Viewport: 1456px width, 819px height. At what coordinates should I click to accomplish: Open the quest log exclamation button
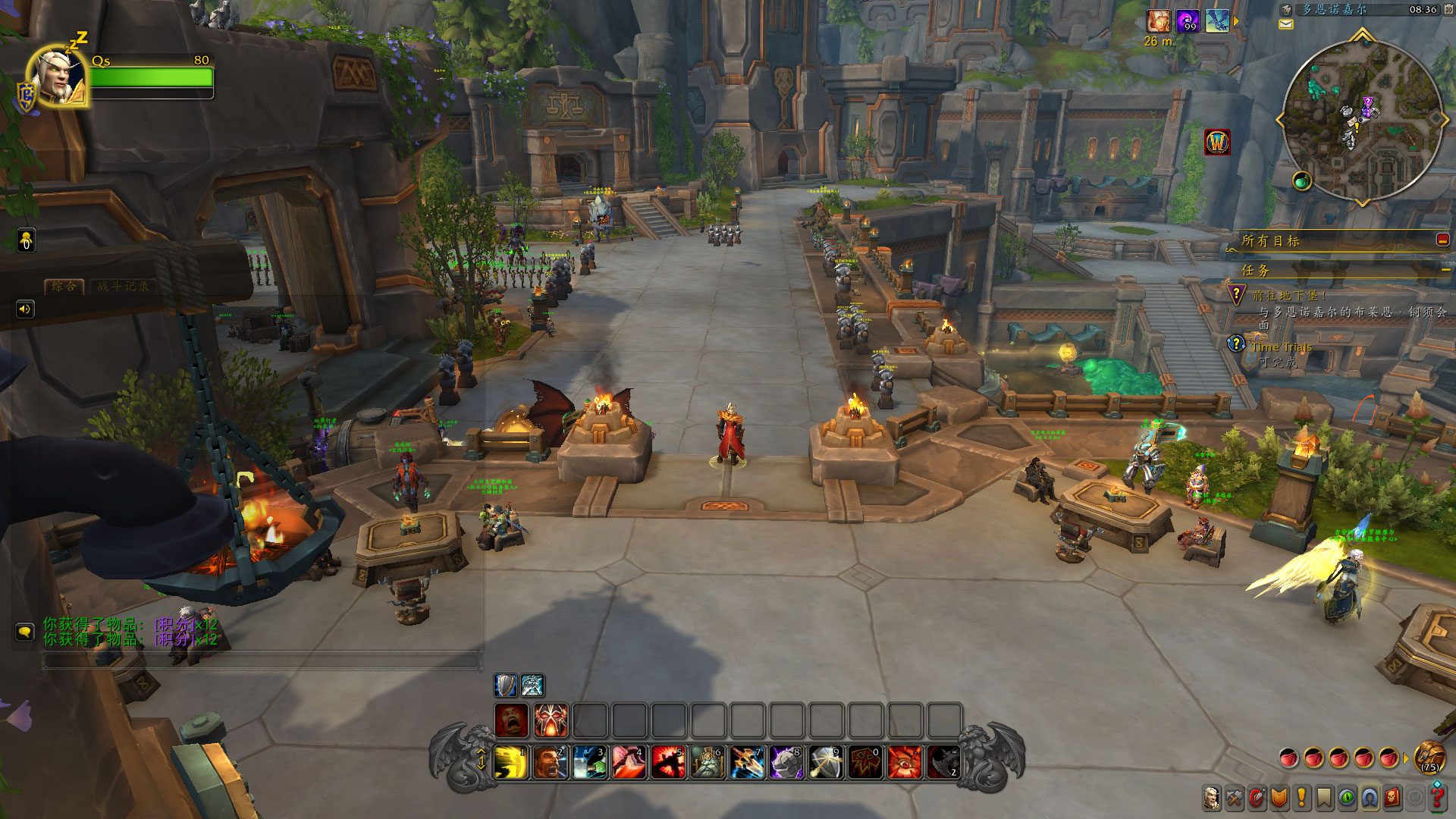click(1302, 798)
